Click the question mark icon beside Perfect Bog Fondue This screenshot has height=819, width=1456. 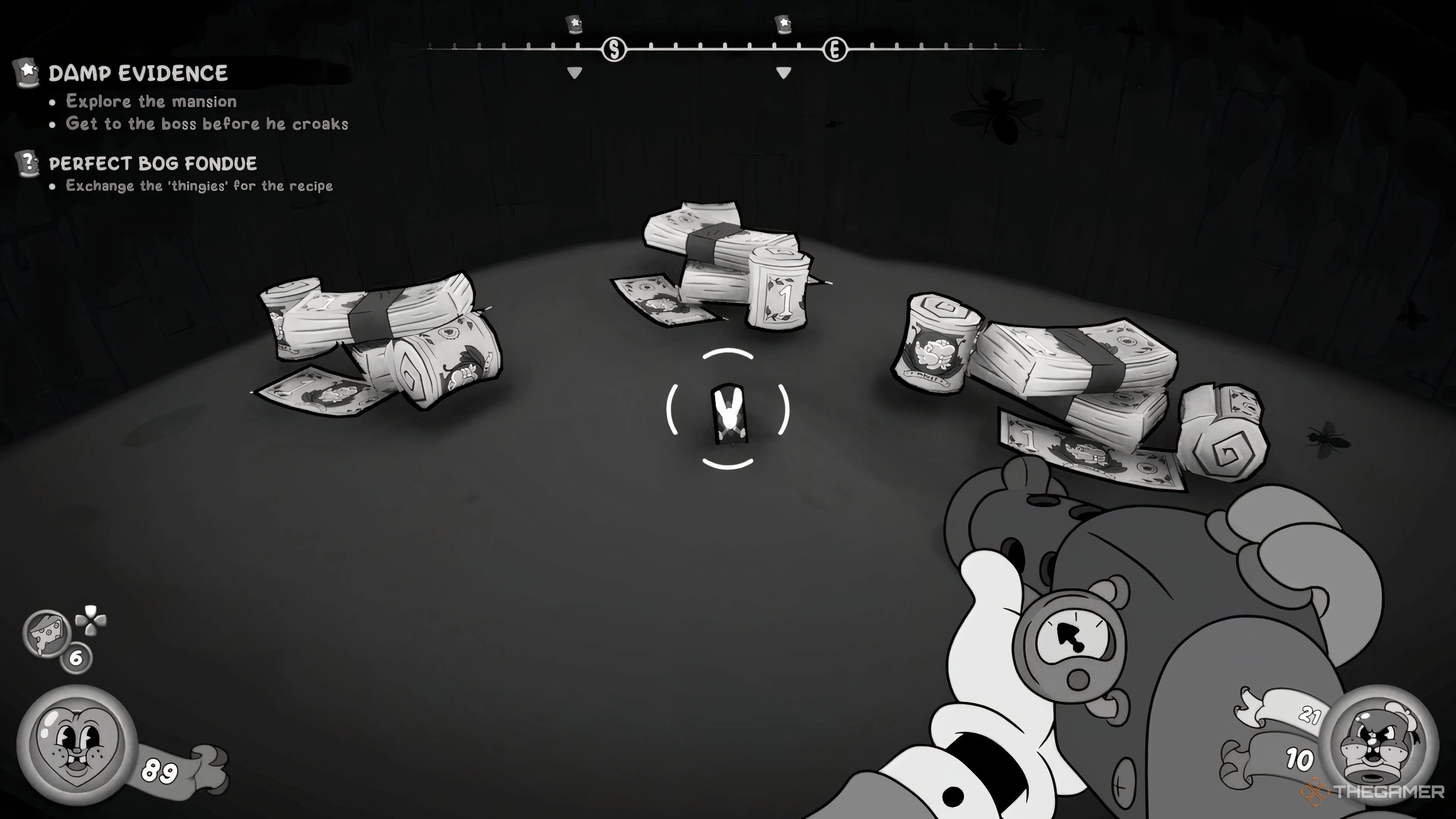pyautogui.click(x=27, y=163)
